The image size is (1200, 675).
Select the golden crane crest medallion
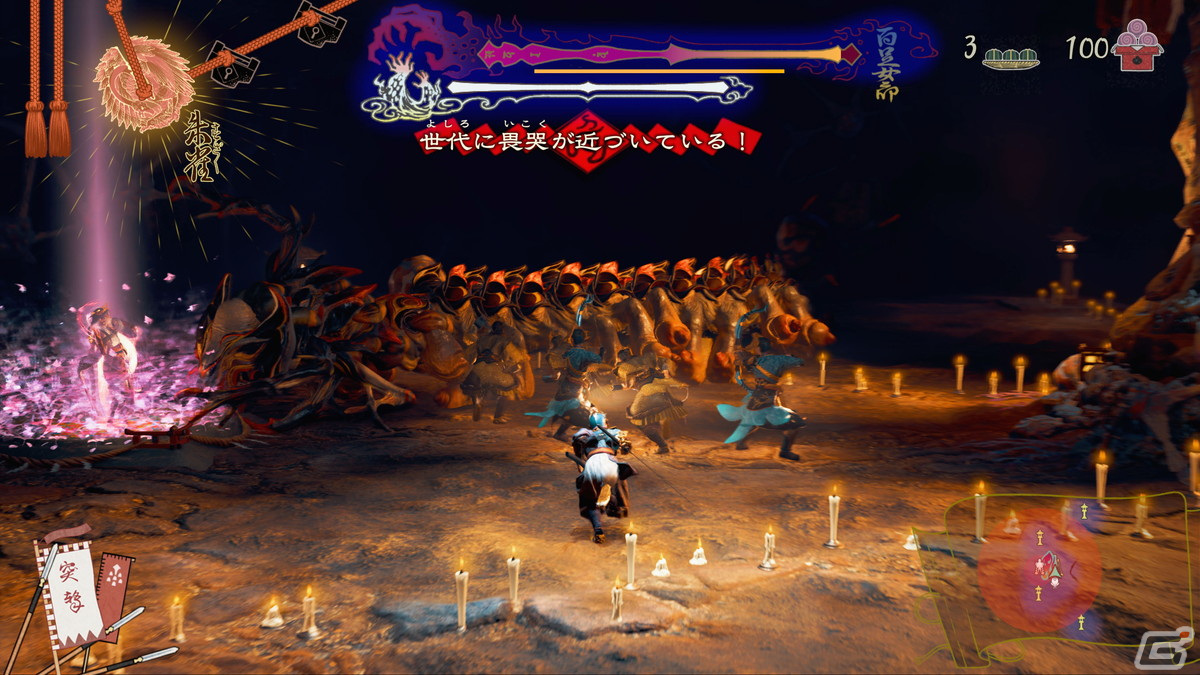click(x=144, y=84)
